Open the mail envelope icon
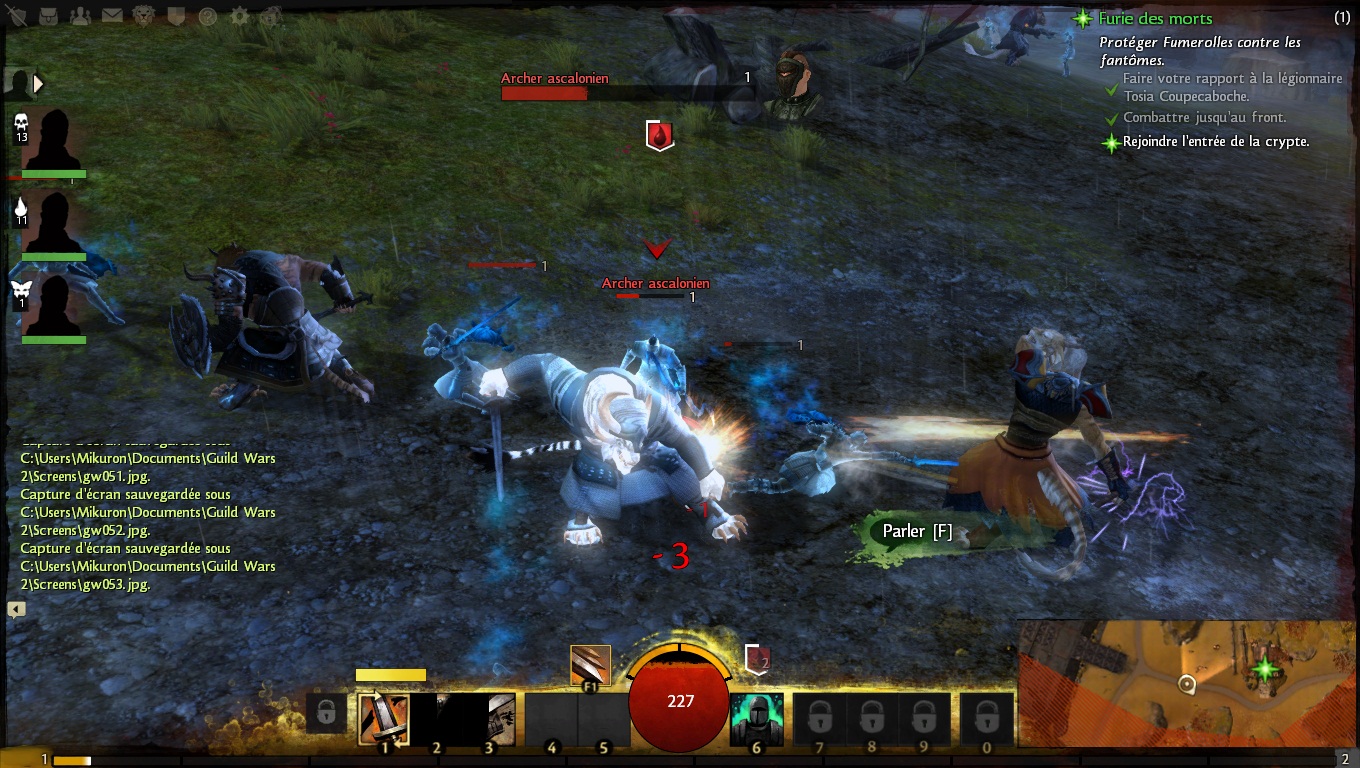The image size is (1360, 768). 112,15
